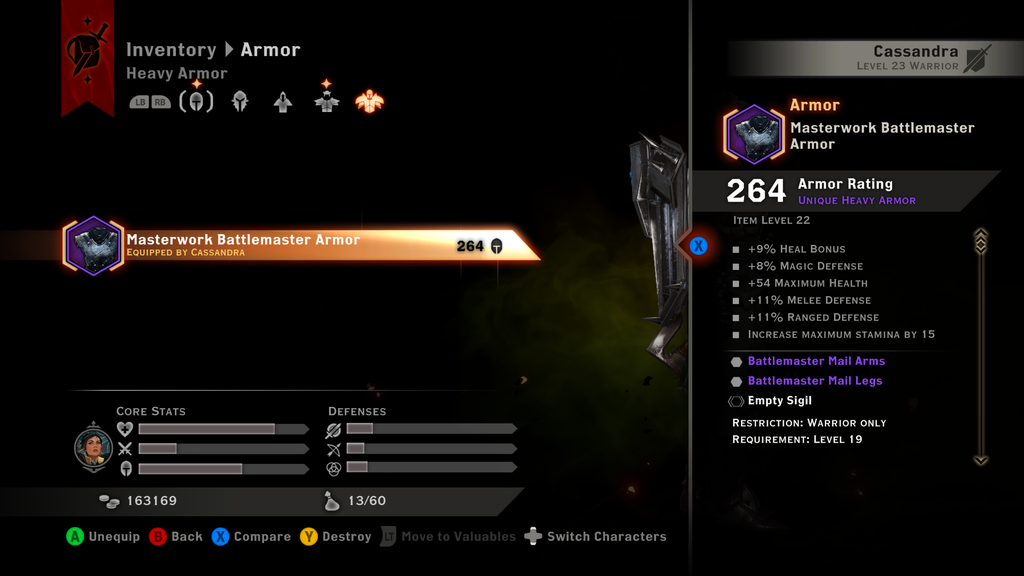Screen dimensions: 1024x576
Task: Click the Inventory breadcrumb title
Action: click(171, 50)
